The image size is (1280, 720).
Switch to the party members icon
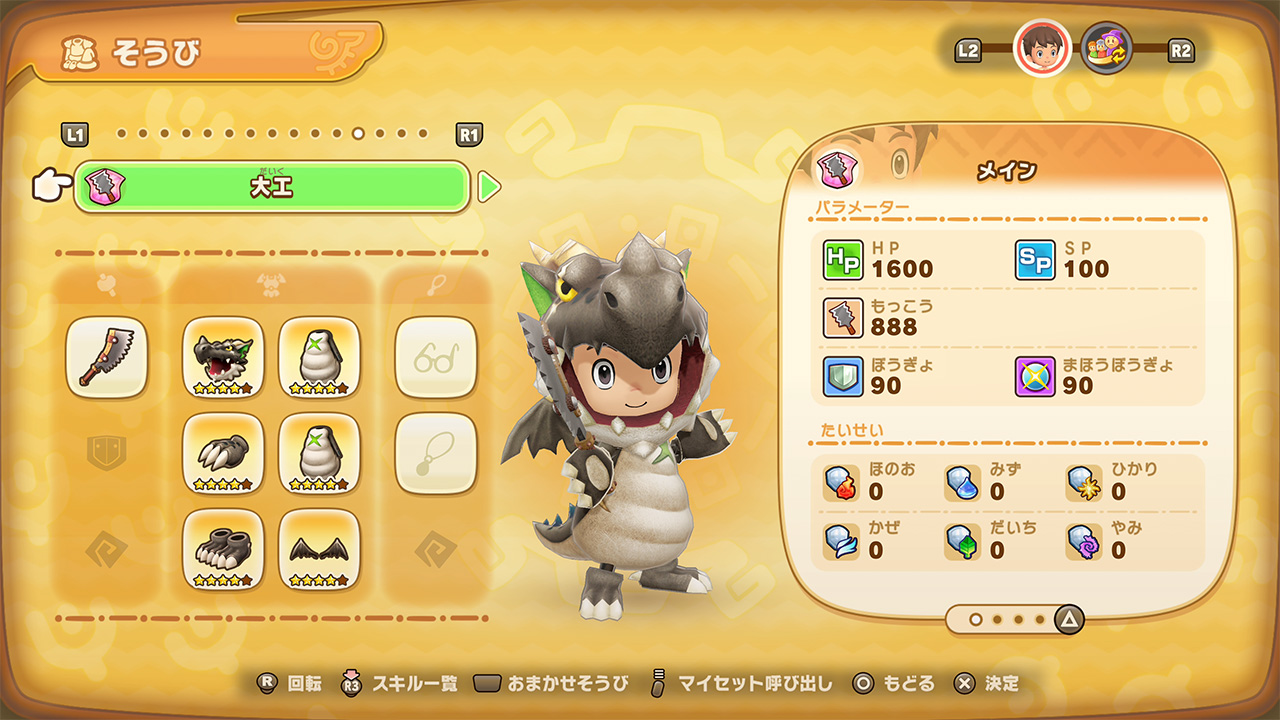click(1106, 48)
